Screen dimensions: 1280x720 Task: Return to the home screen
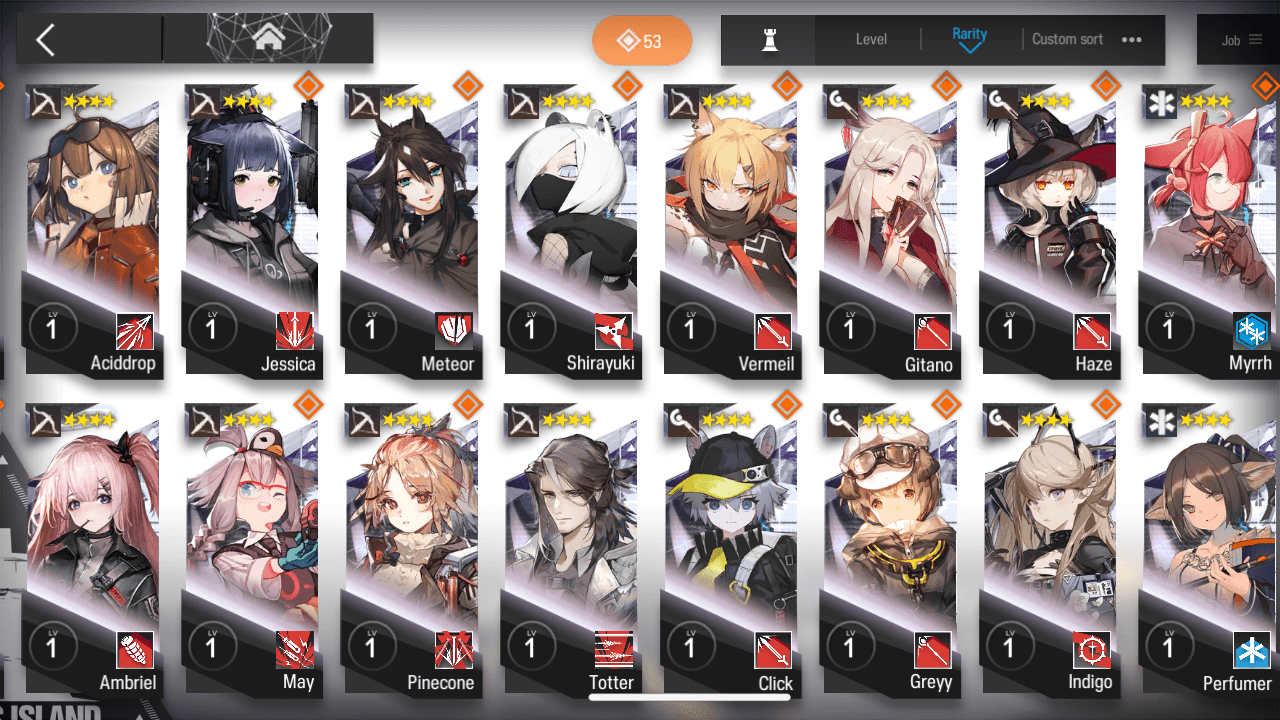coord(268,39)
